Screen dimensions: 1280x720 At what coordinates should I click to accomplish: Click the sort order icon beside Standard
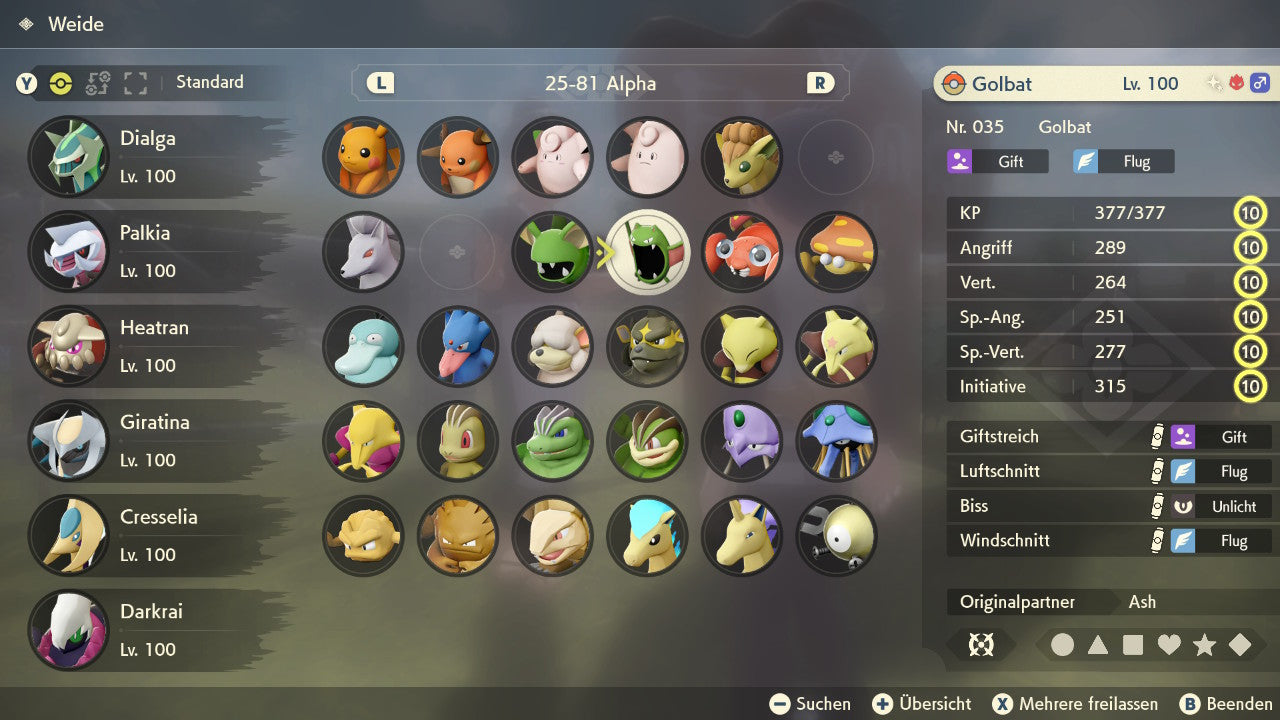[96, 83]
